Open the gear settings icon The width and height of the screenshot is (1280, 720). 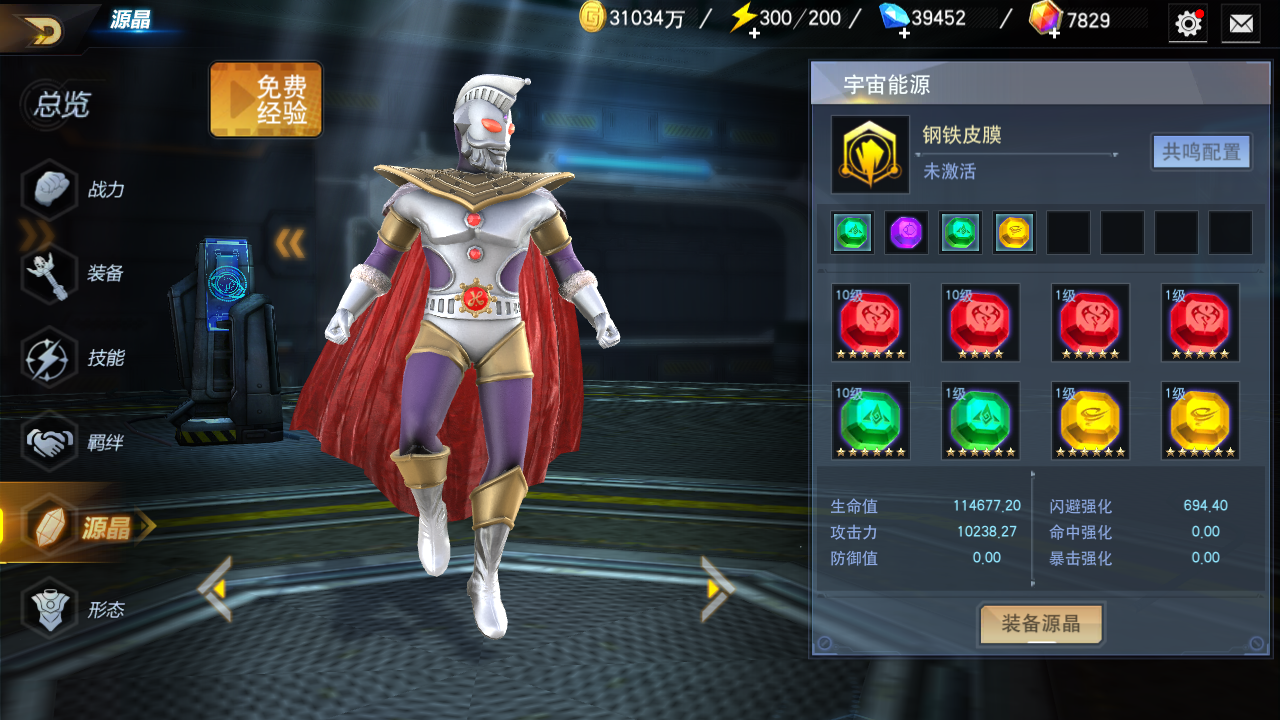click(x=1188, y=23)
